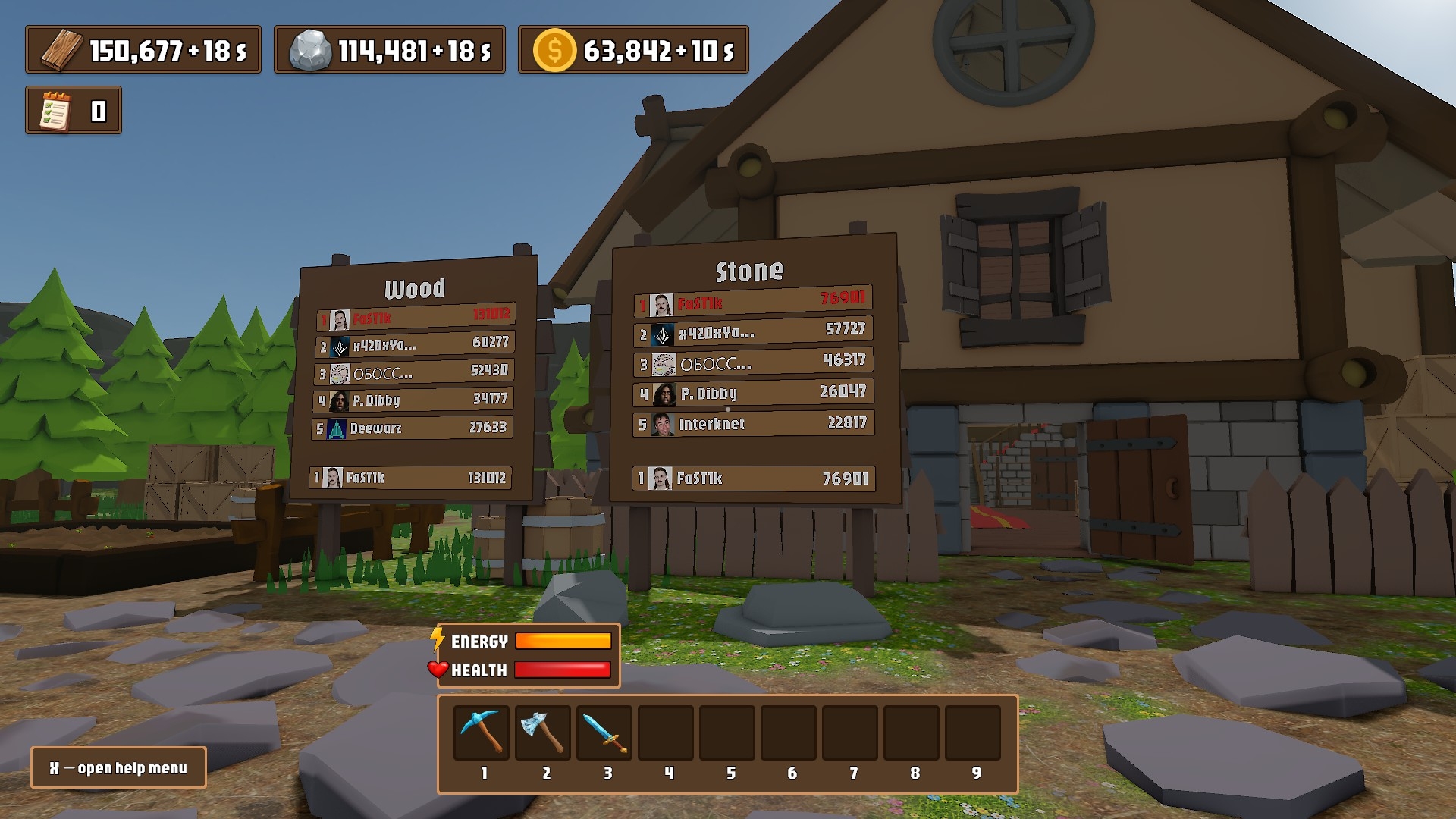This screenshot has width=1456, height=819.
Task: Click the stone resource counter
Action: point(390,50)
